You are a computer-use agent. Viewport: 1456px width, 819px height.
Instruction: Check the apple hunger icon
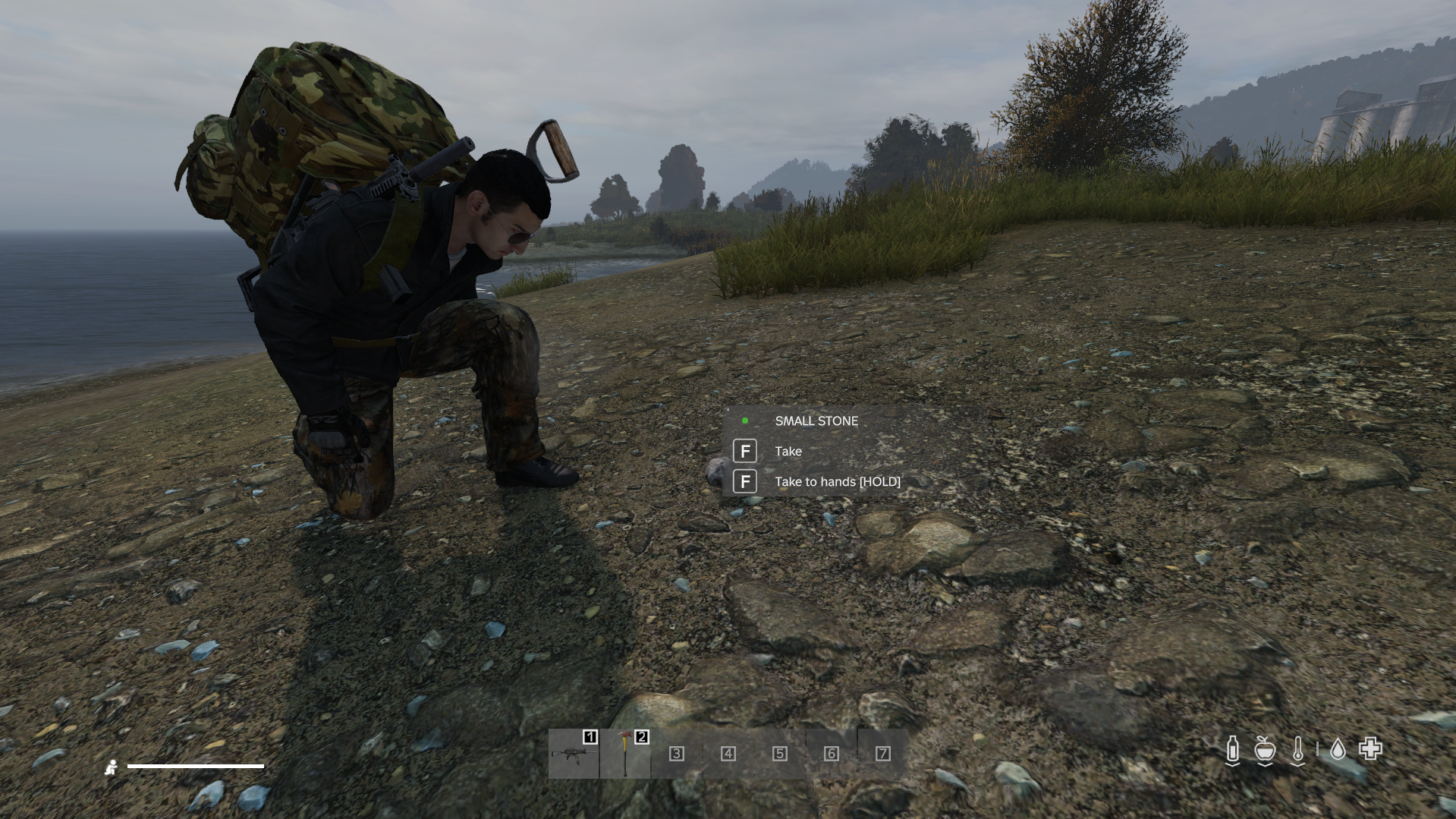pos(1264,750)
